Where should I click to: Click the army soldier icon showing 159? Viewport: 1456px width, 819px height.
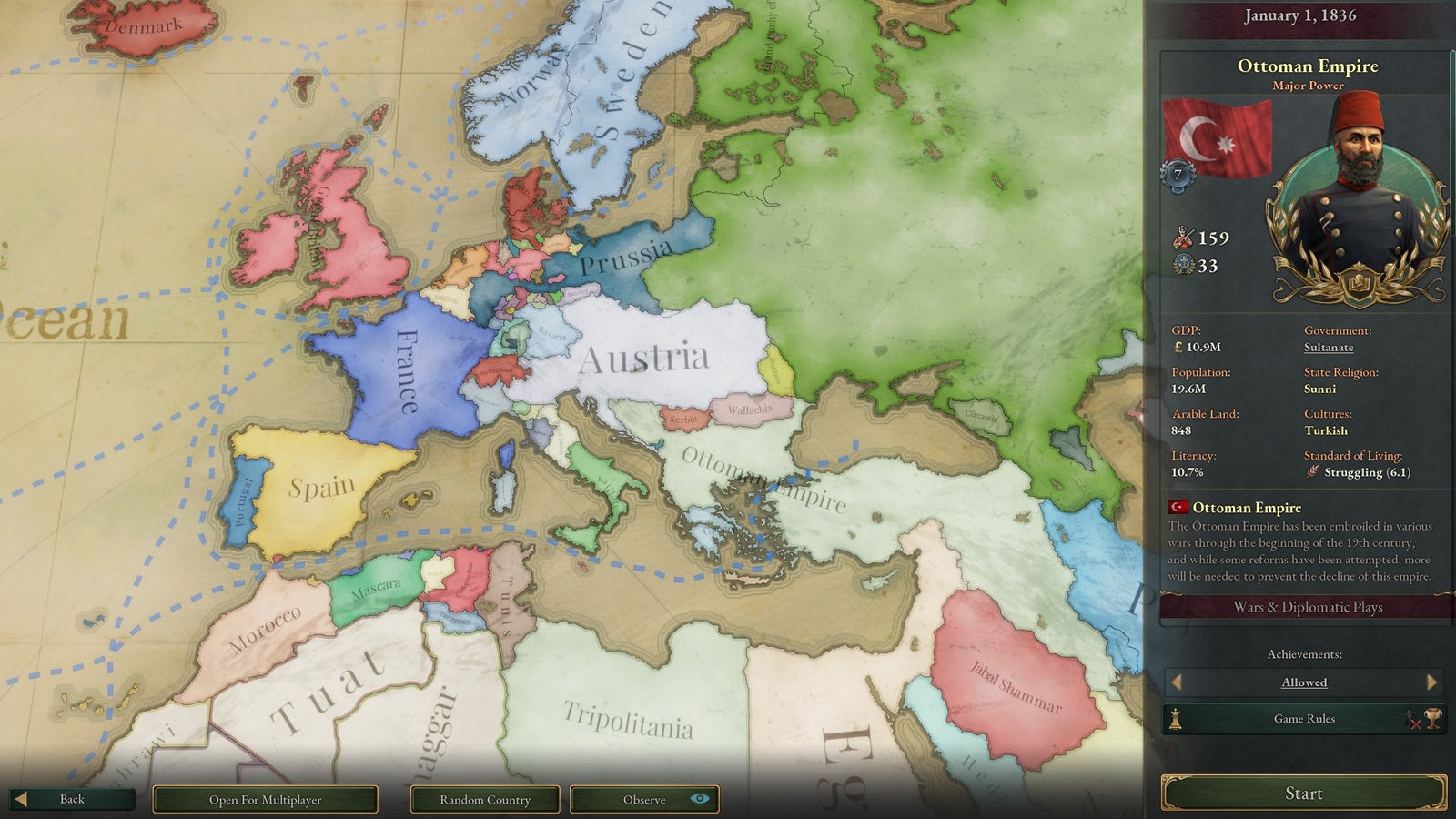click(x=1182, y=238)
